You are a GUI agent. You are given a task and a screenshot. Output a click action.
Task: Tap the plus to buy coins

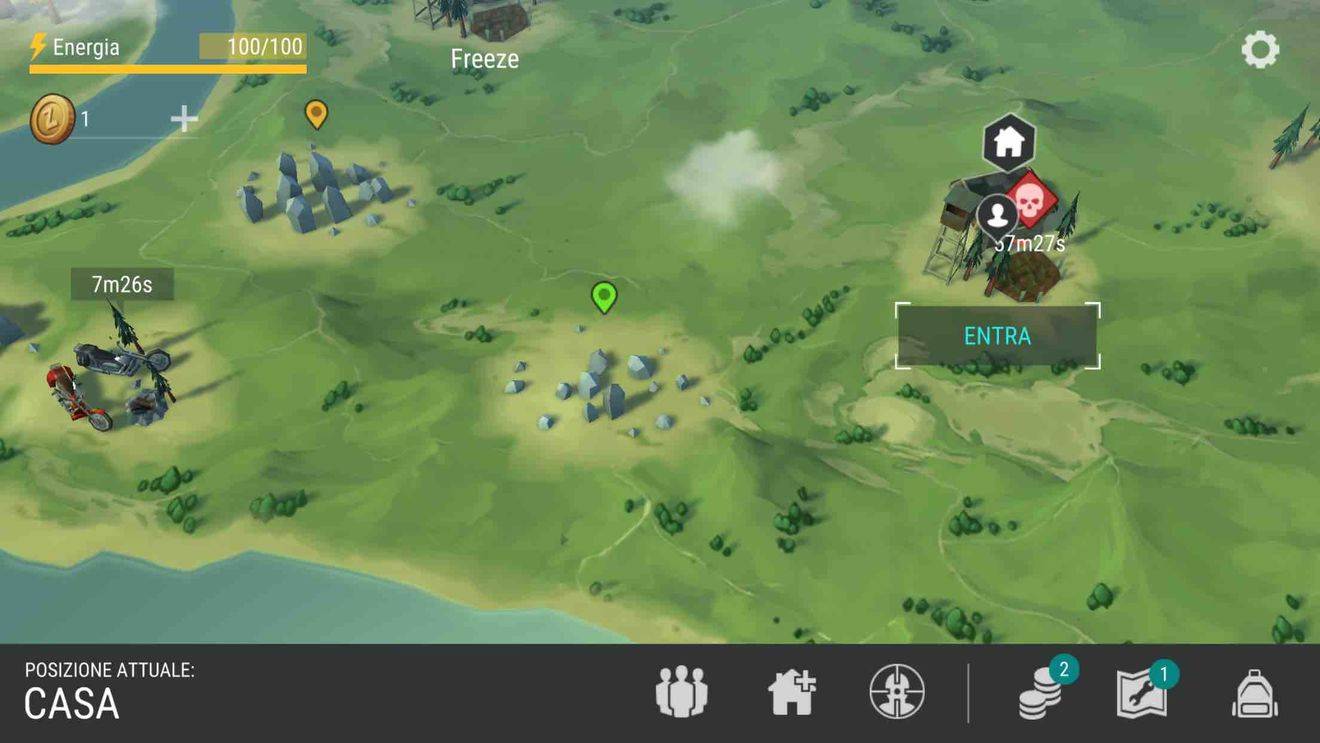tap(184, 119)
